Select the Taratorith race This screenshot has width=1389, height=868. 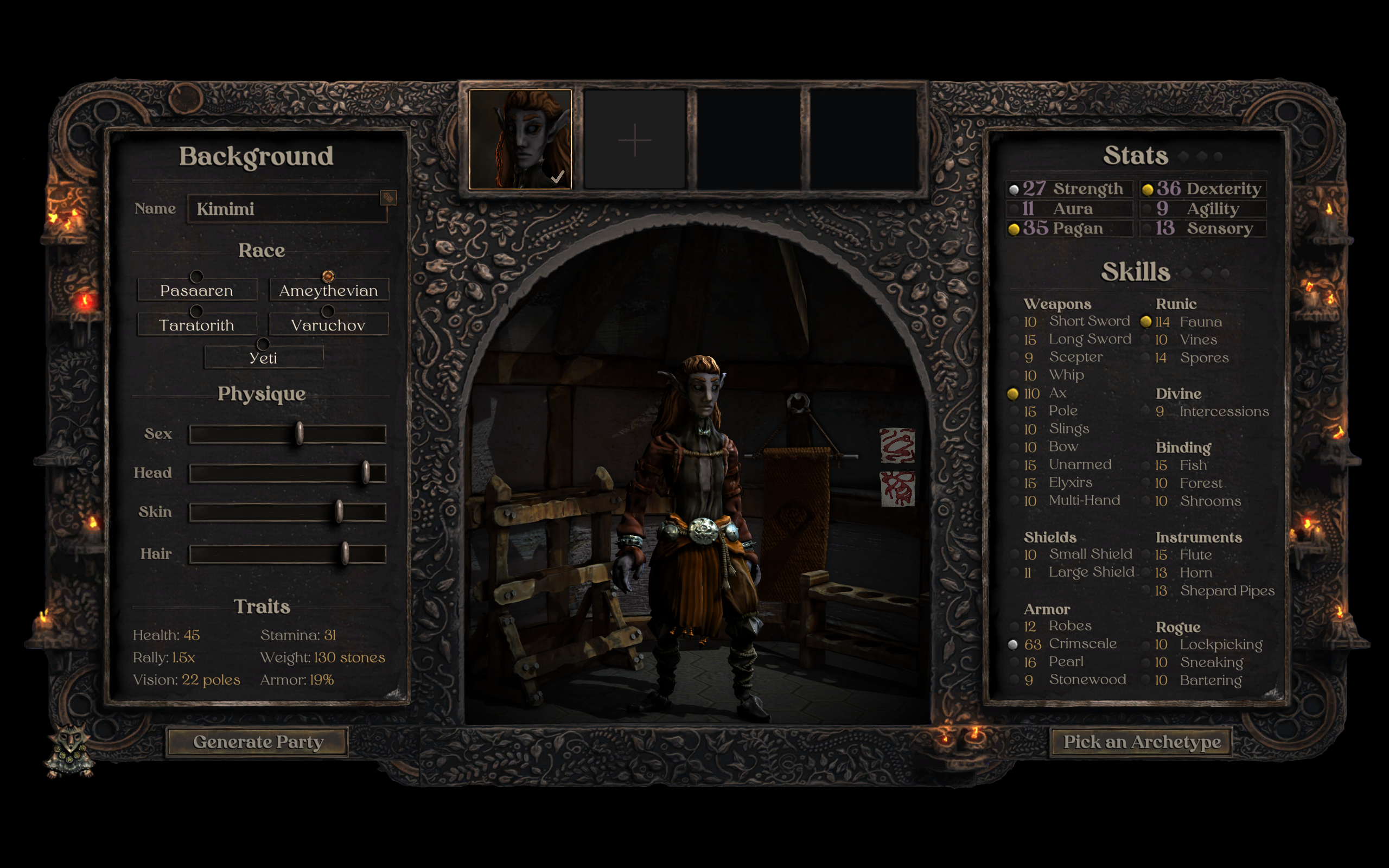tap(197, 324)
